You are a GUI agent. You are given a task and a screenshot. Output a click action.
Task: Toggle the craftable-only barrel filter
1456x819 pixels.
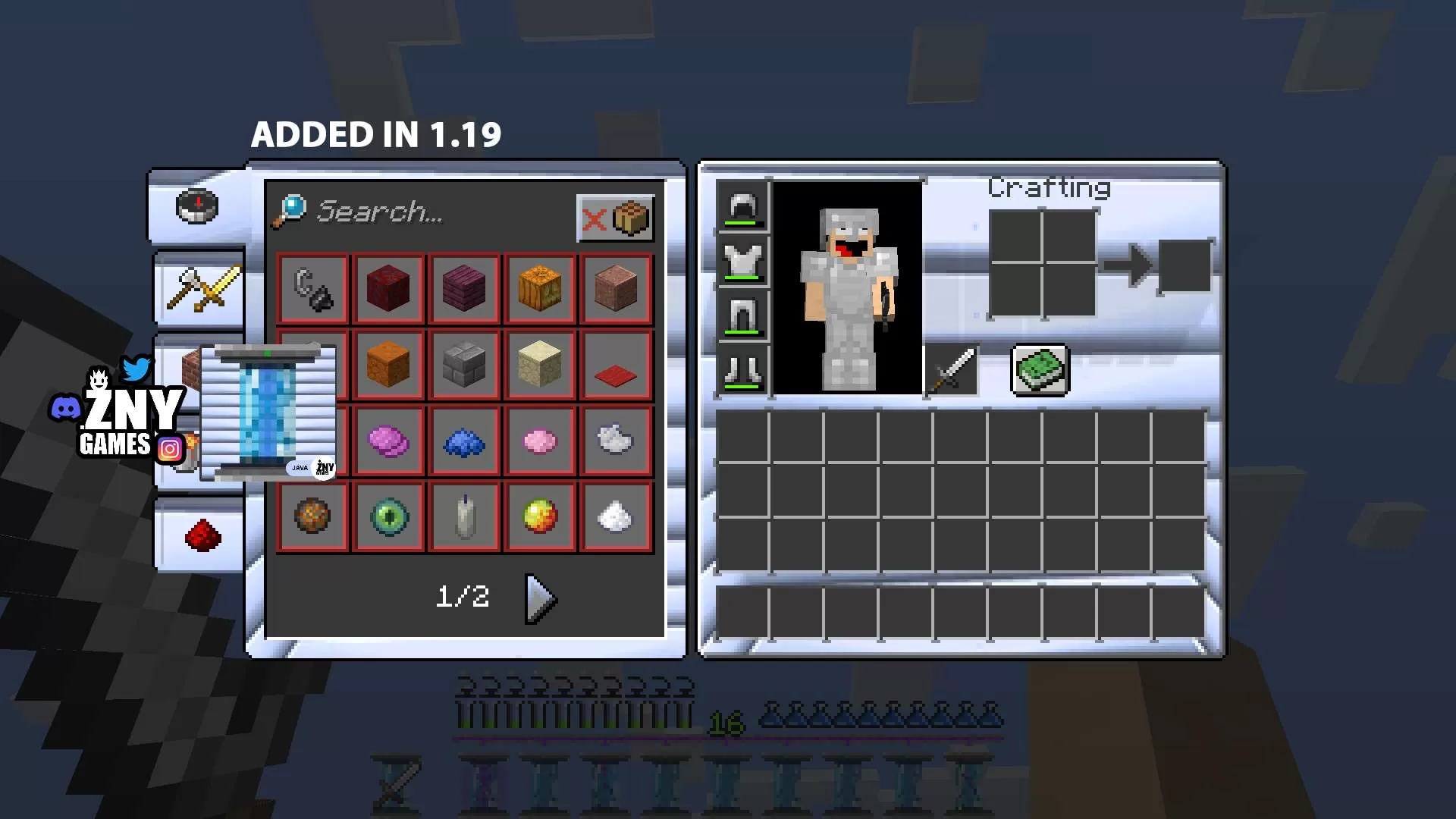634,218
